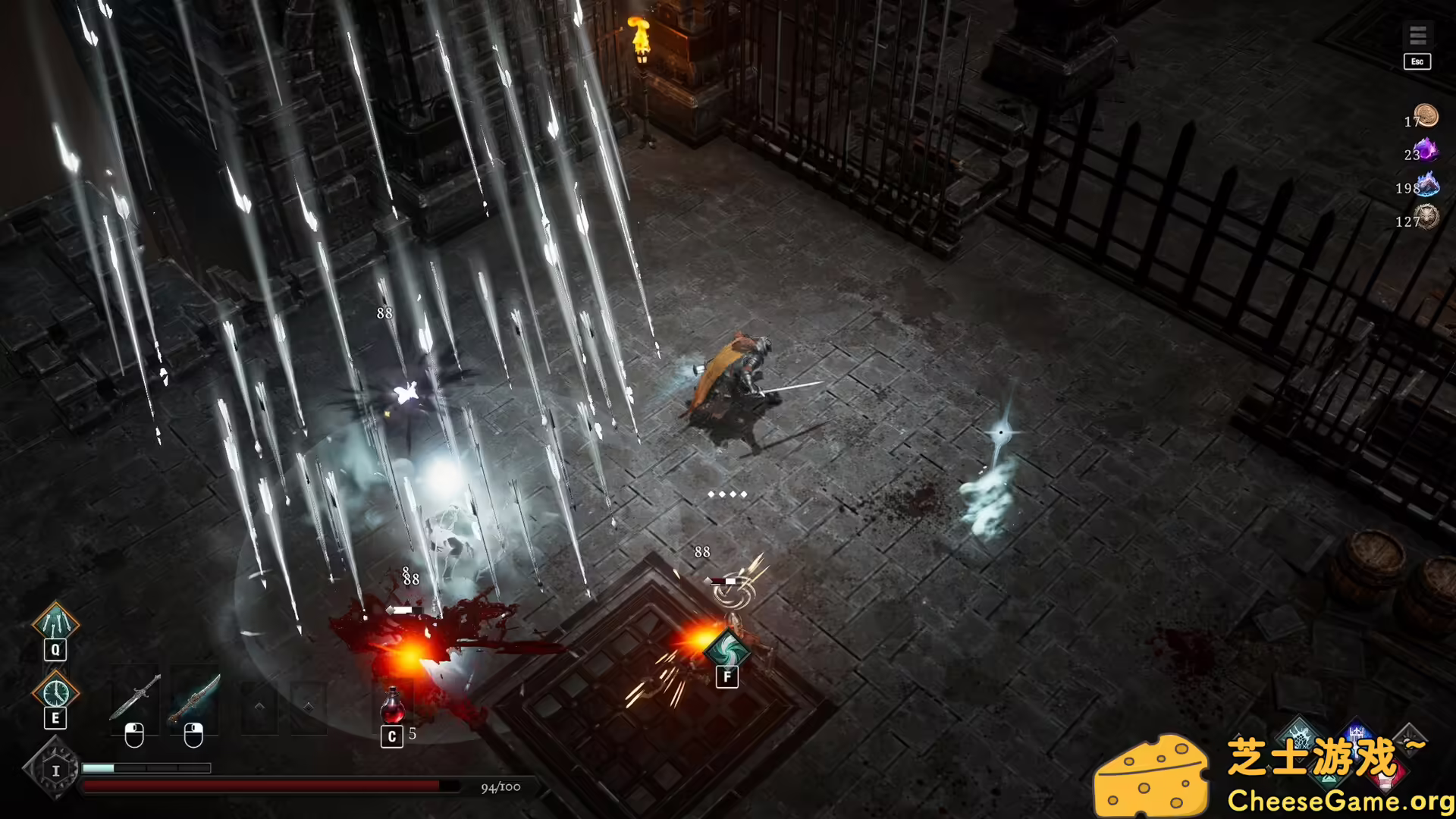Open the hamburger menu in the top-right corner
Screen dimensions: 1456x819
(1417, 35)
